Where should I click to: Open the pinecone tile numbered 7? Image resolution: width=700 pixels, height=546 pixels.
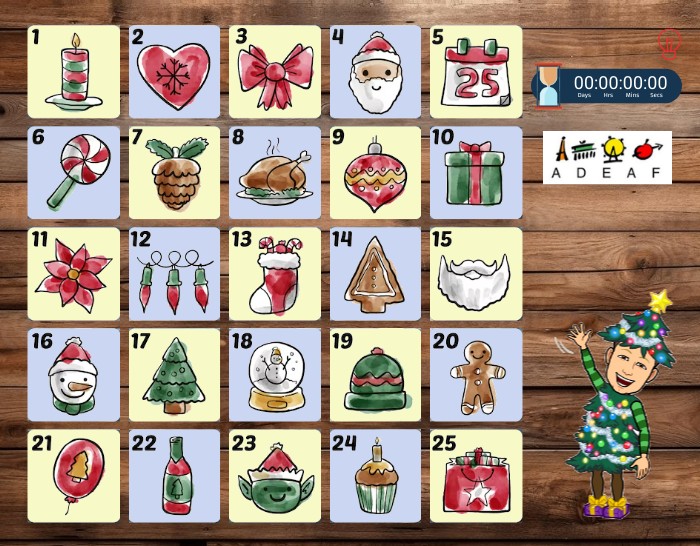pyautogui.click(x=174, y=173)
